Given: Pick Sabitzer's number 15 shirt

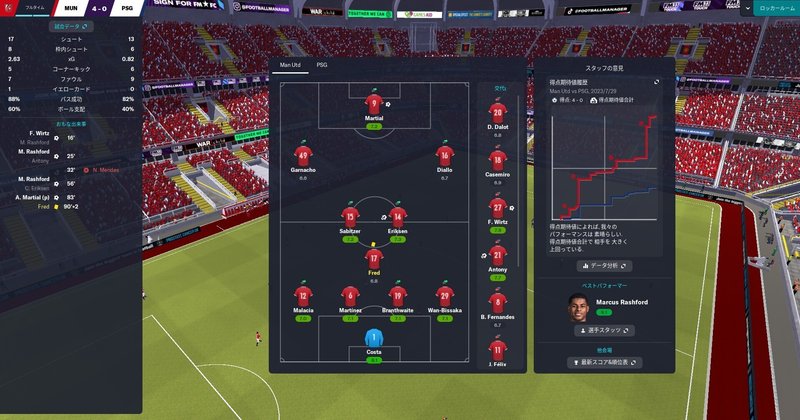Looking at the screenshot, I should 350,215.
